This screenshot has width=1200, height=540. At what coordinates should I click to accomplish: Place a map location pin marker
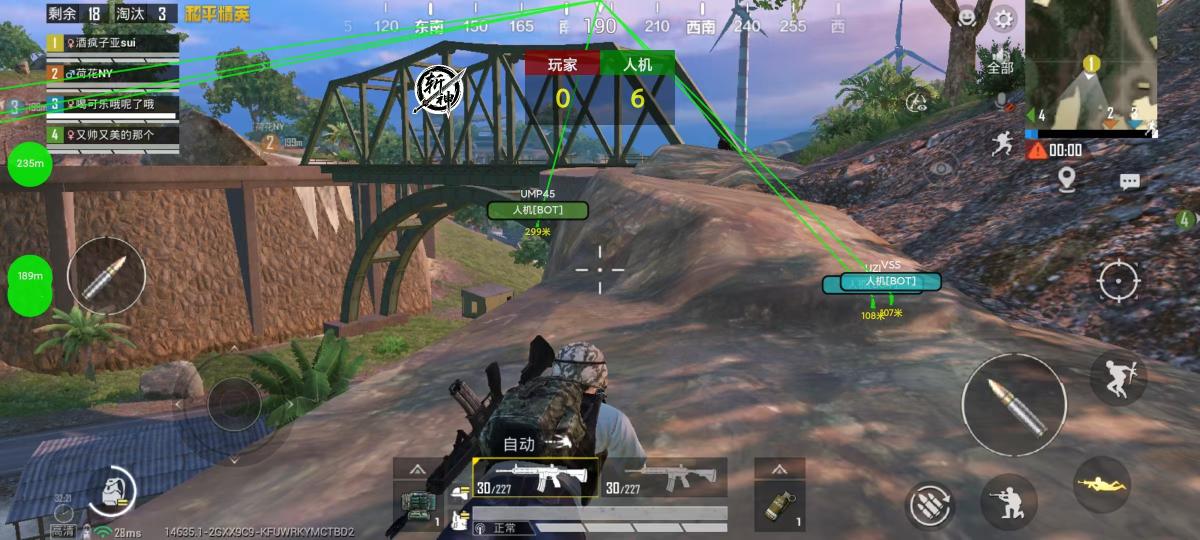tap(1067, 179)
